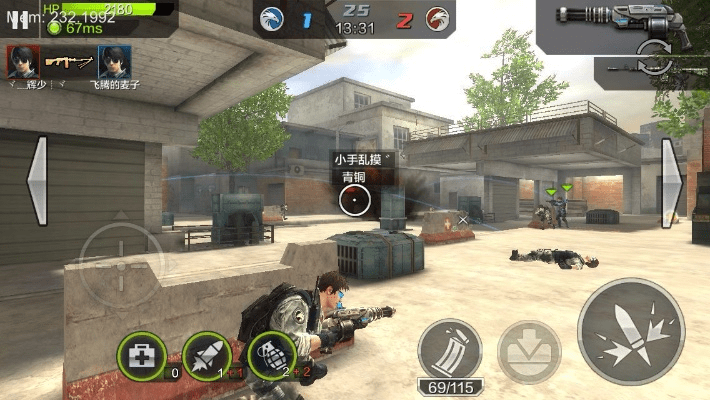
Task: Pause the match with the pause button
Action: (19, 22)
